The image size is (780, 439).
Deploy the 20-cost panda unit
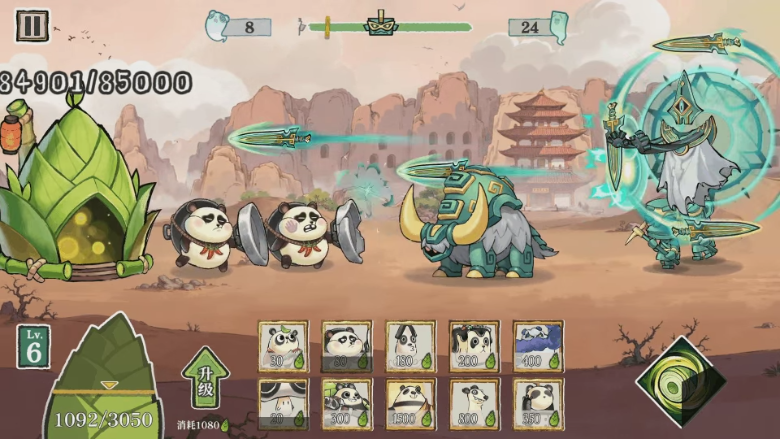283,403
